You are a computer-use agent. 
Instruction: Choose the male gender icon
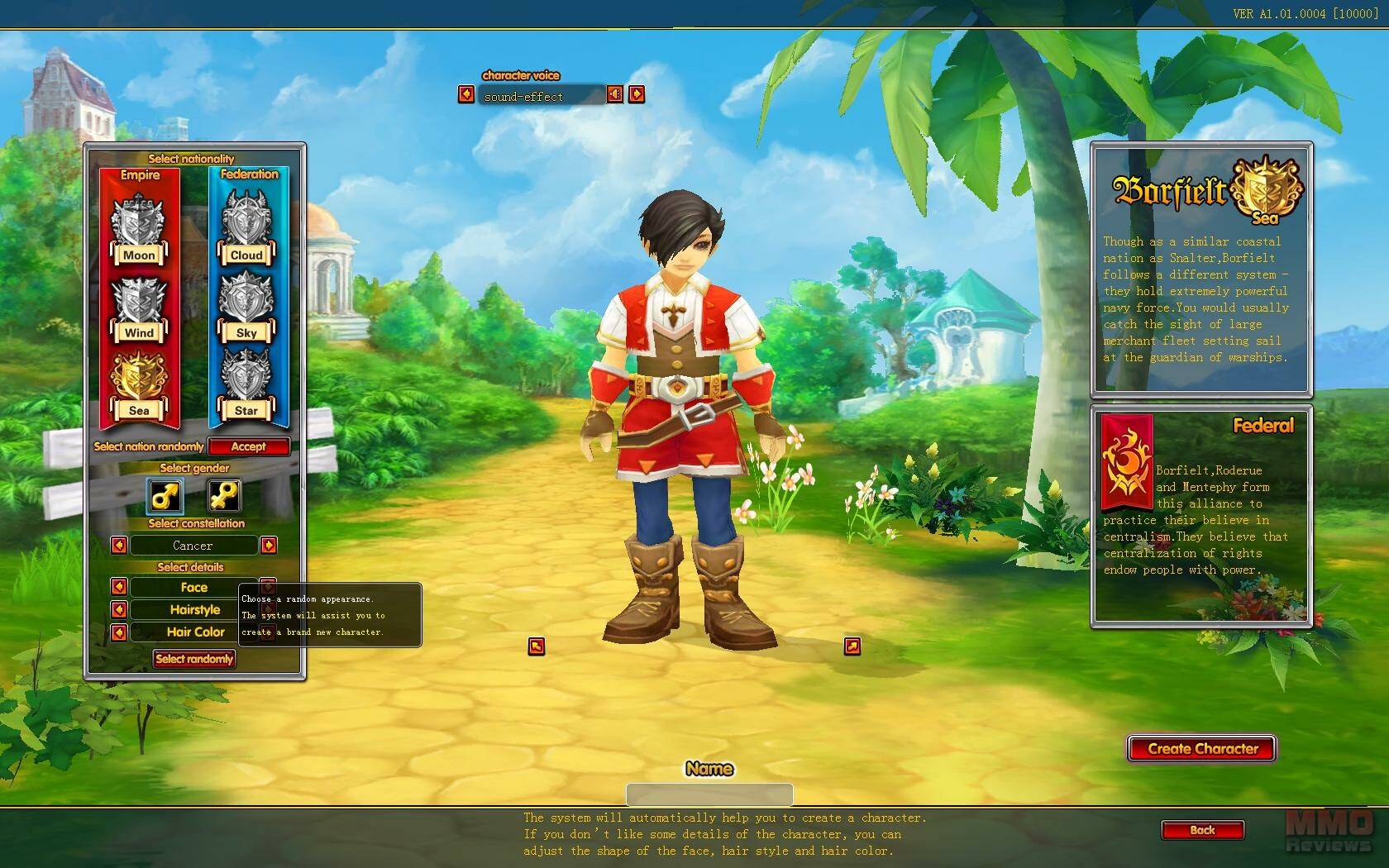pyautogui.click(x=165, y=495)
